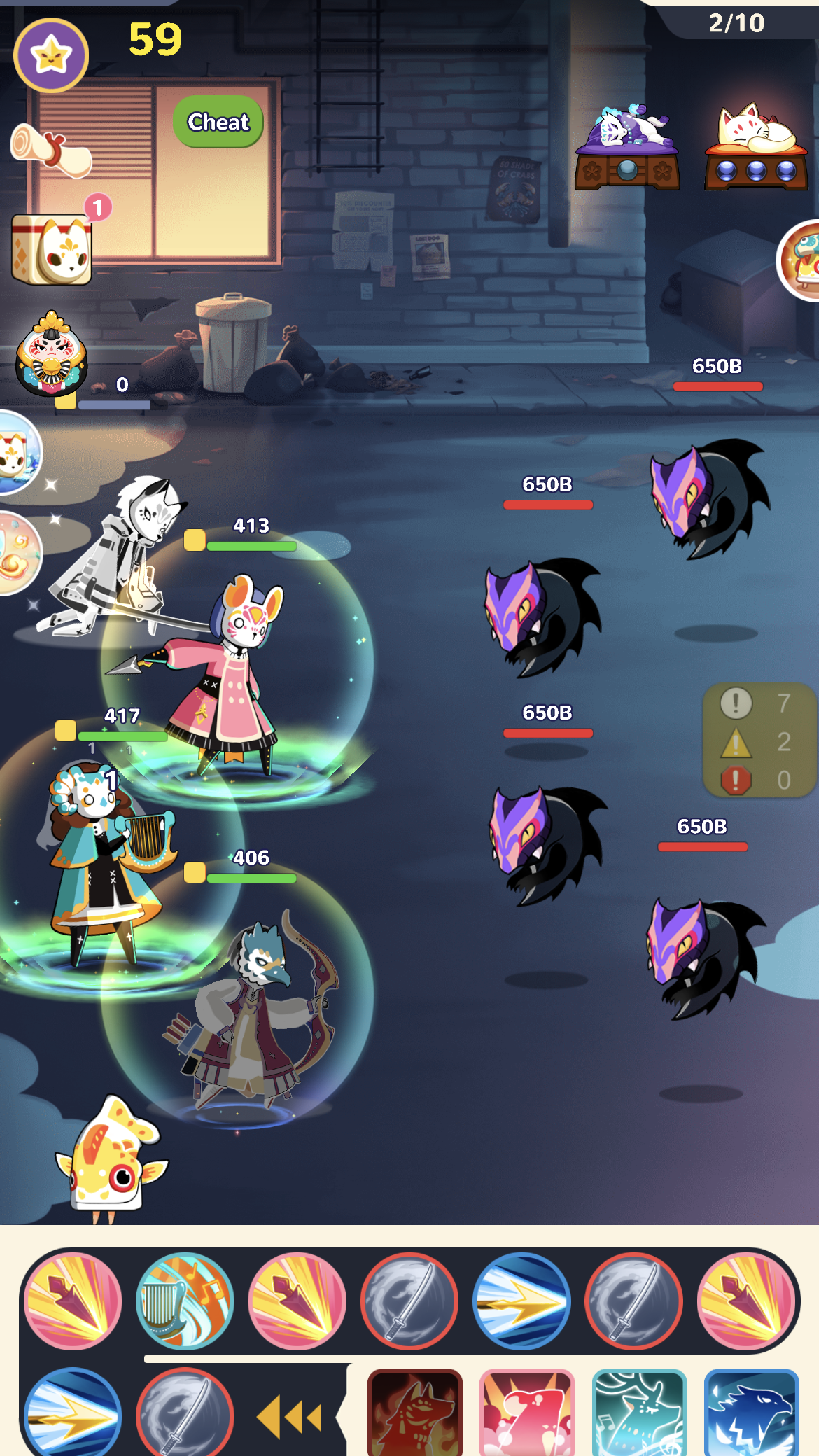This screenshot has width=819, height=1456.
Task: Select the harp skill in the queue
Action: point(185,1301)
